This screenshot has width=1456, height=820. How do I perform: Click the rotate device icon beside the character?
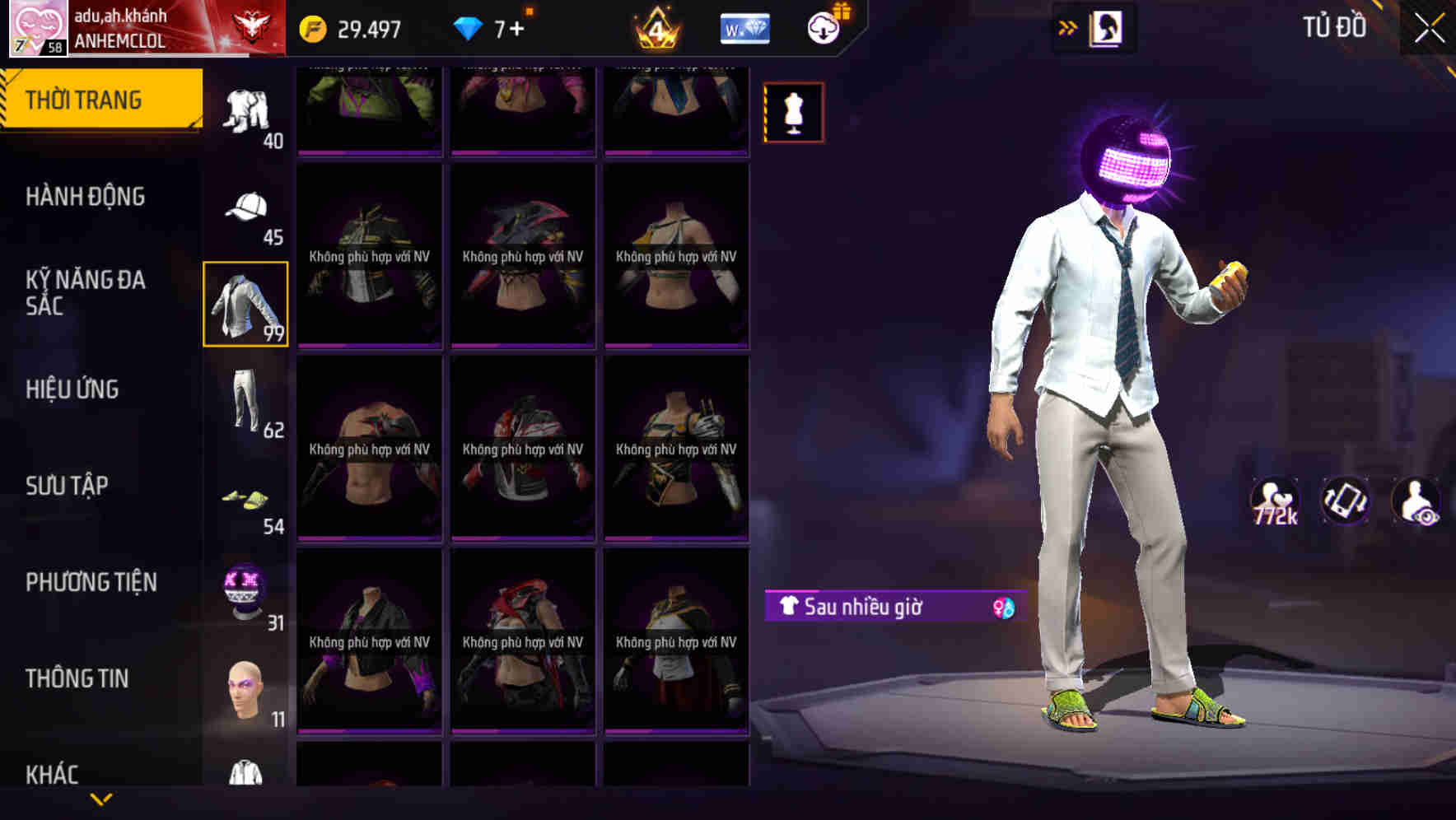pos(1346,502)
